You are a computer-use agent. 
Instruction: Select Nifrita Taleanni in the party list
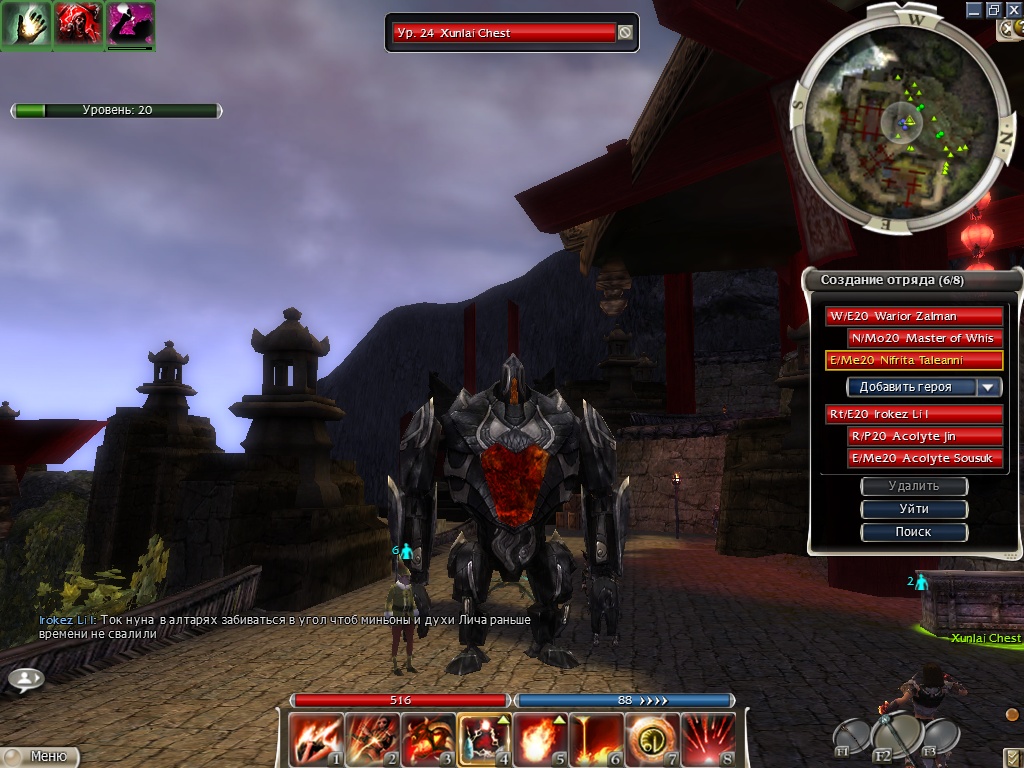(x=914, y=360)
